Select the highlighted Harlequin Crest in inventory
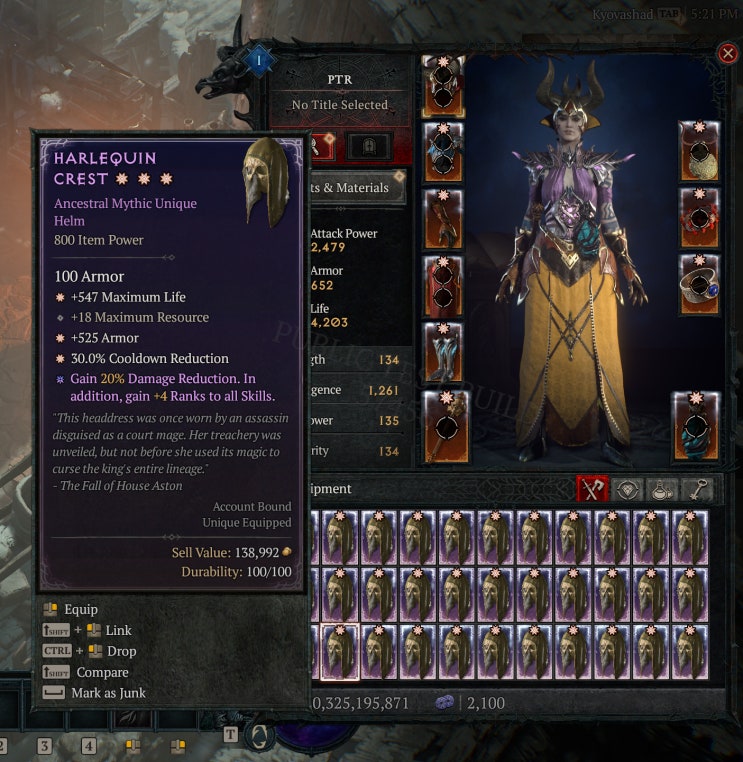Screen dimensions: 743x762 (340, 652)
